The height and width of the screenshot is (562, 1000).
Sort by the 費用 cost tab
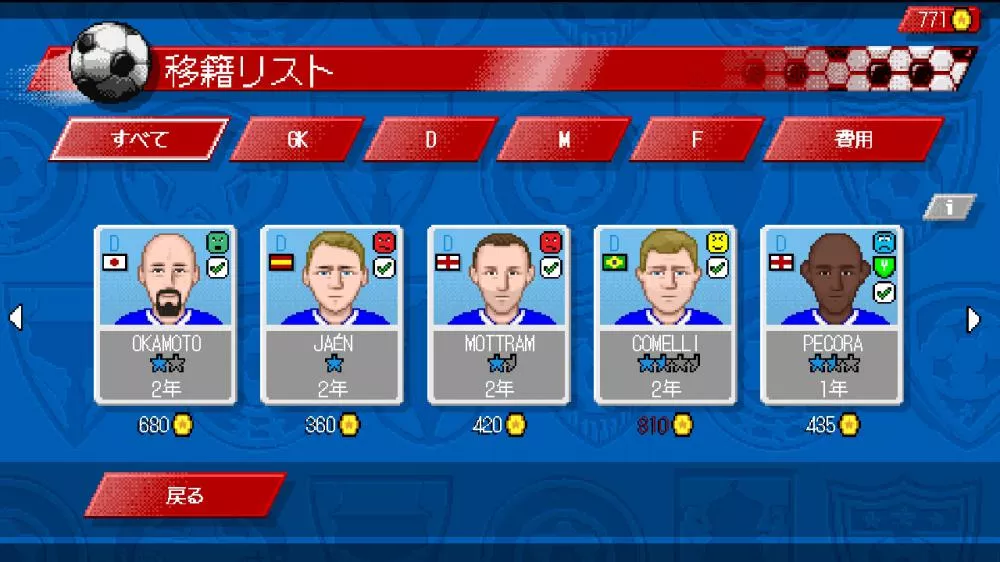point(853,139)
